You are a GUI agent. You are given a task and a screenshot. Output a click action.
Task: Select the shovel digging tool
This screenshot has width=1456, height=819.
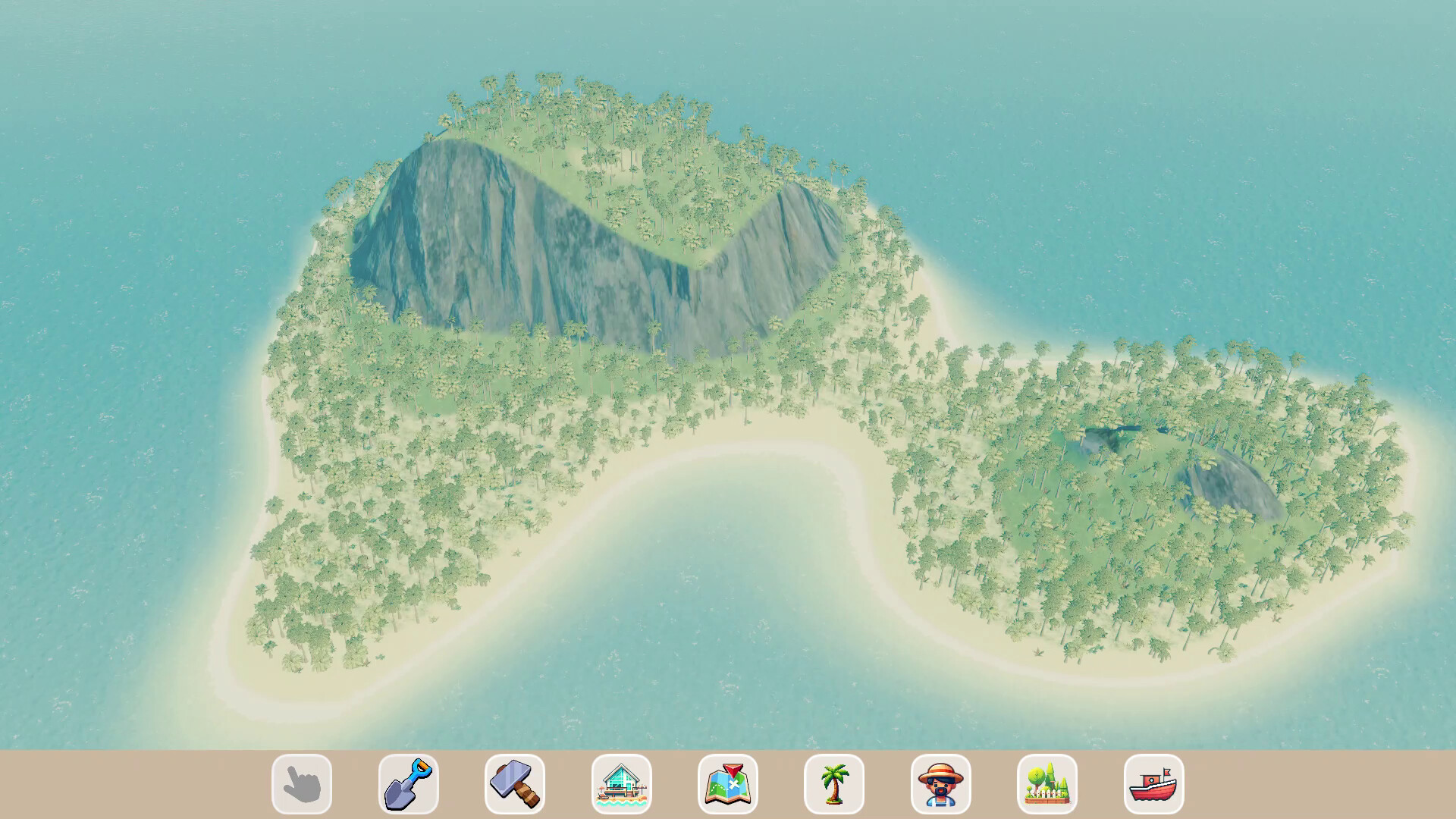click(x=409, y=785)
